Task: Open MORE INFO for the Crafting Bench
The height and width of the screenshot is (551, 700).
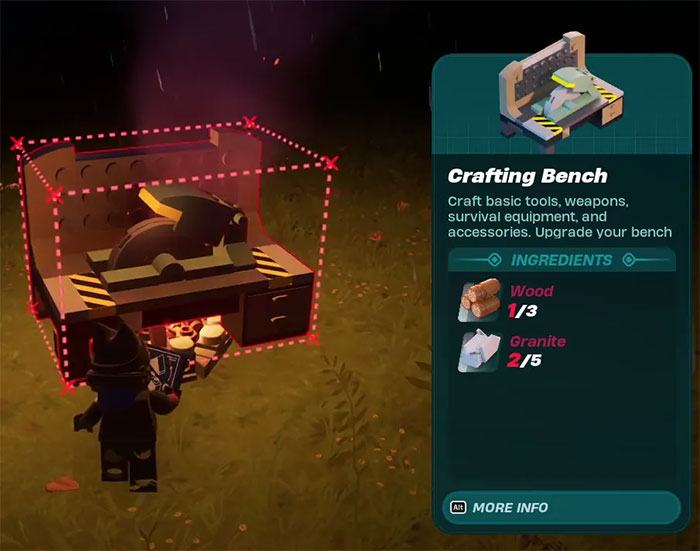Action: pyautogui.click(x=510, y=507)
